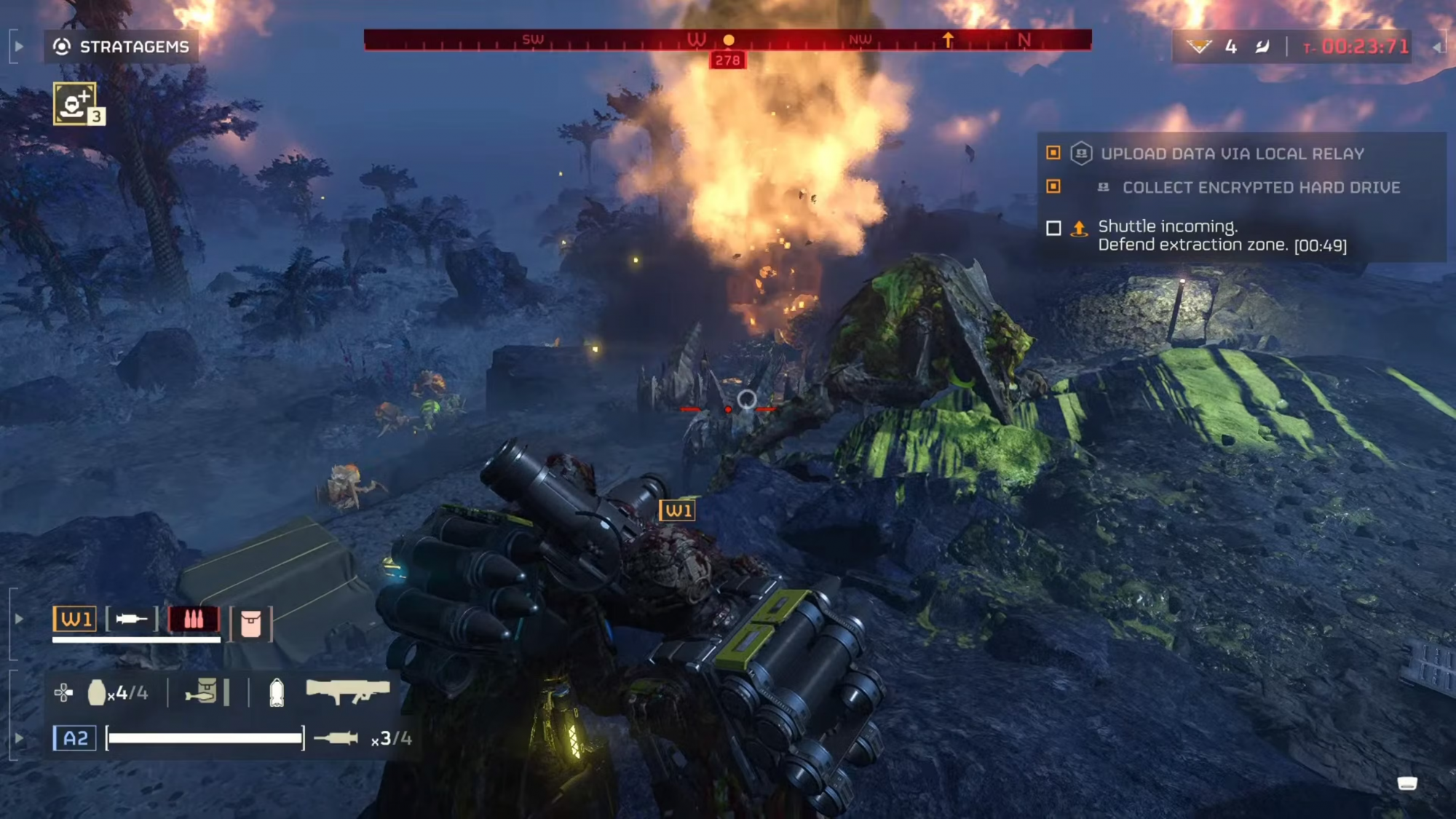Select the backpack rocket ammo icon

click(202, 692)
